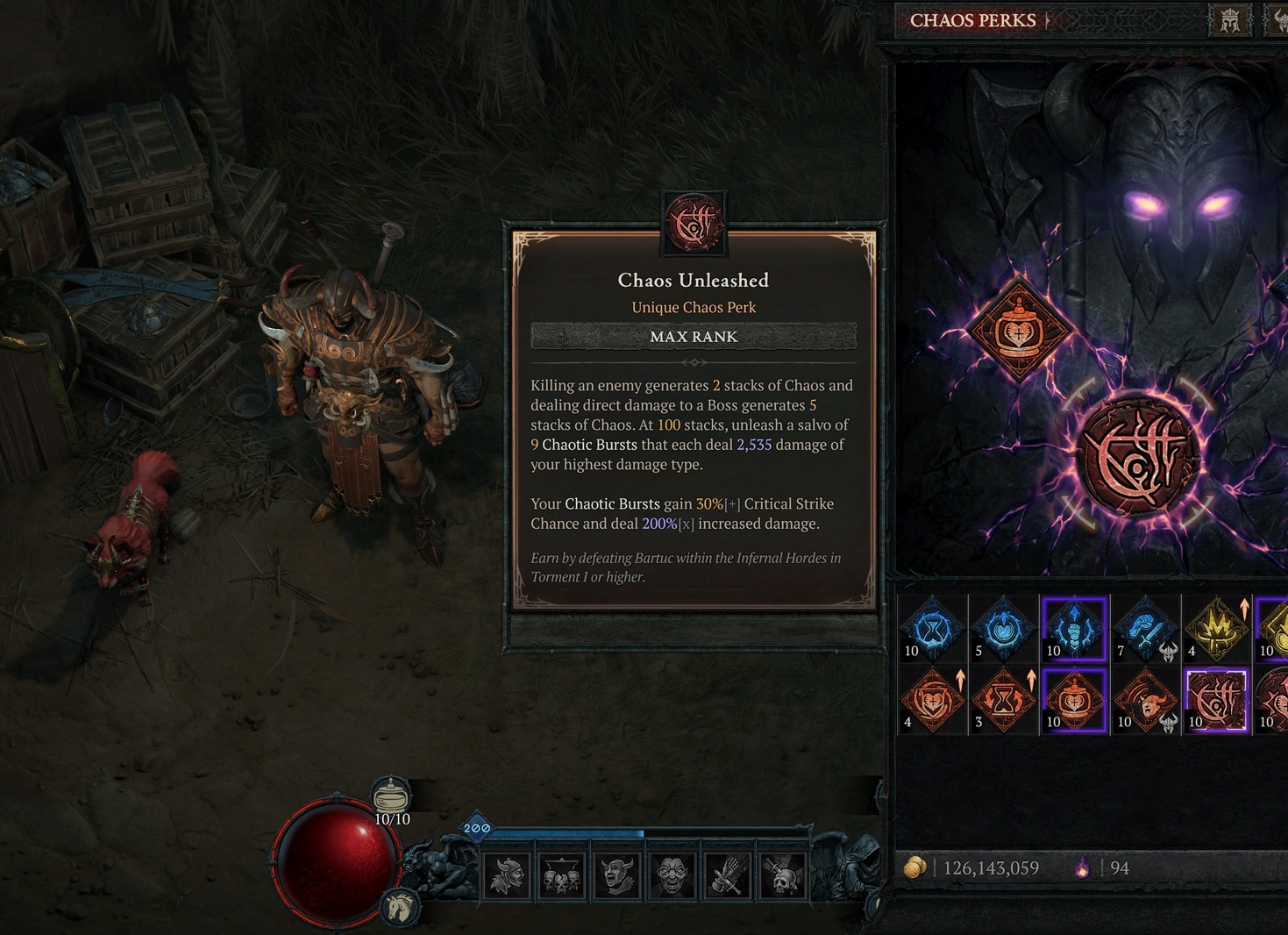The height and width of the screenshot is (935, 1288).
Task: Activate the helmeted warrior profile skill
Action: [x=508, y=875]
